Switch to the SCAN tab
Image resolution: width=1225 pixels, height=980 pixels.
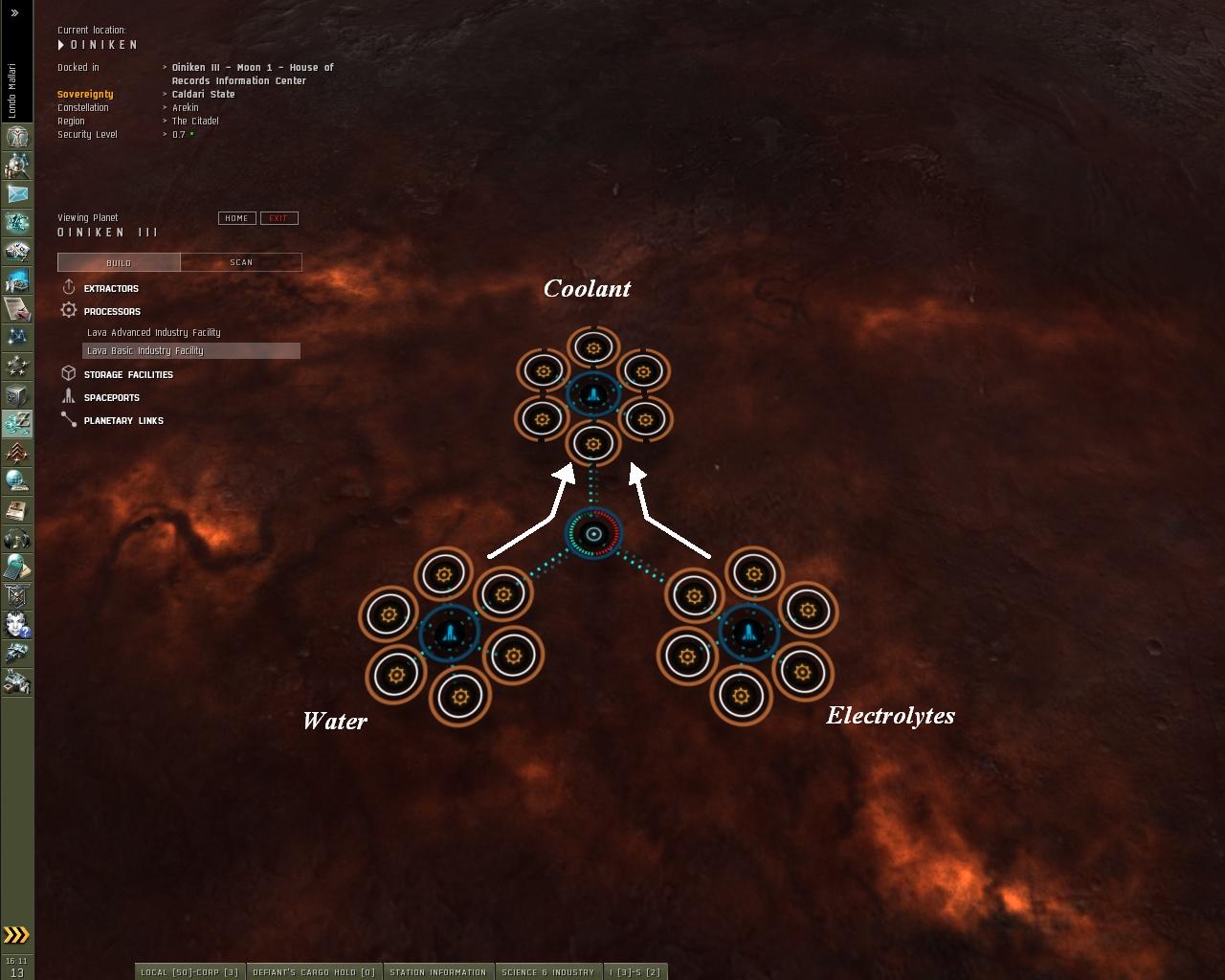coord(241,262)
